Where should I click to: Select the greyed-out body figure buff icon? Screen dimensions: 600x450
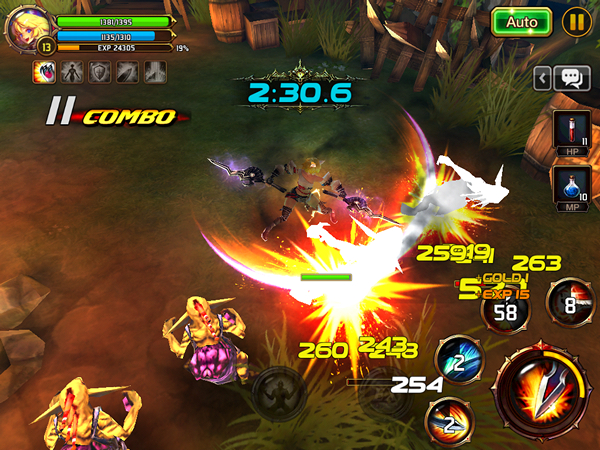pyautogui.click(x=72, y=72)
